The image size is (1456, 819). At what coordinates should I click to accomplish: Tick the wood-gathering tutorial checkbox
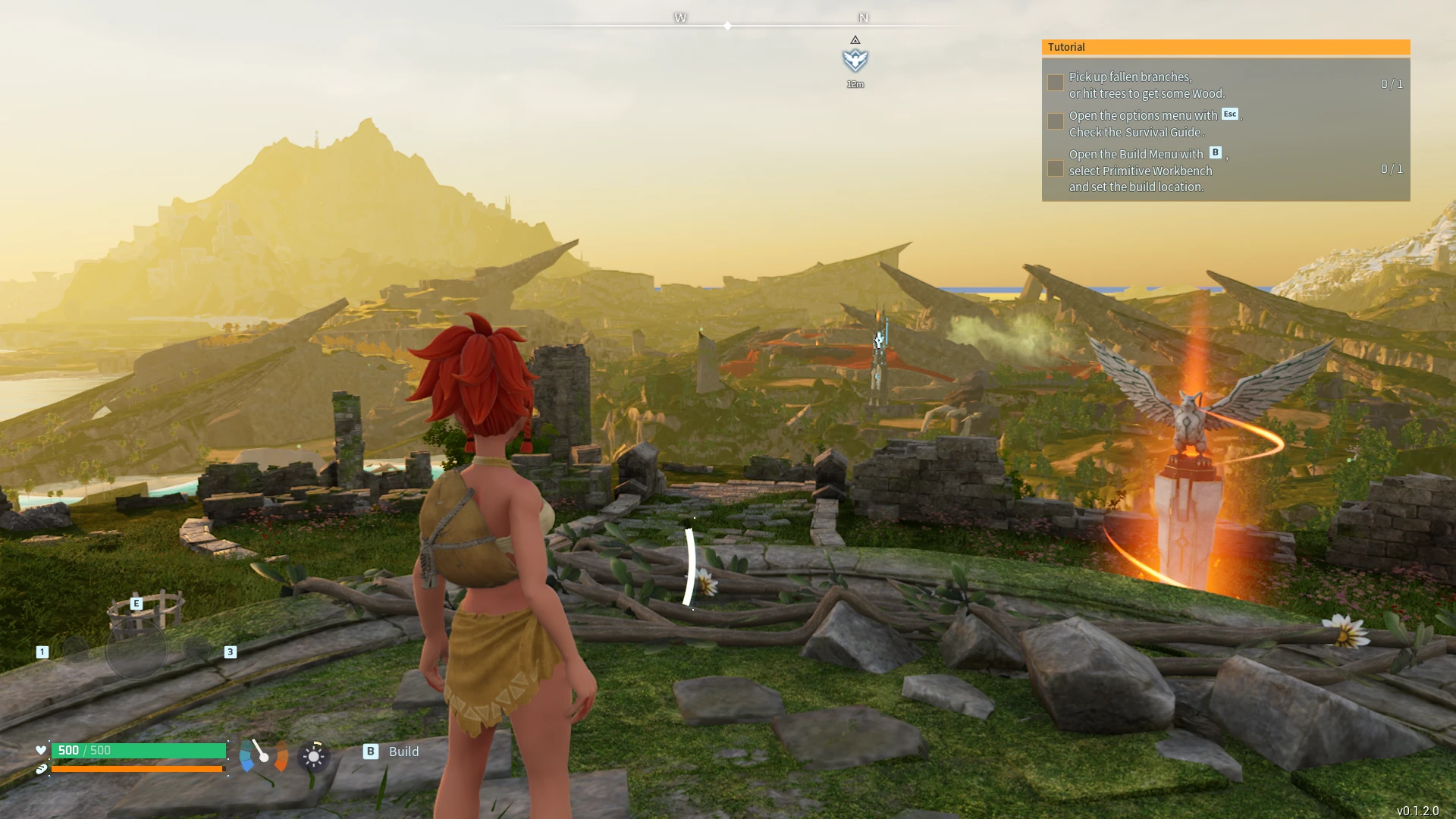(1055, 83)
